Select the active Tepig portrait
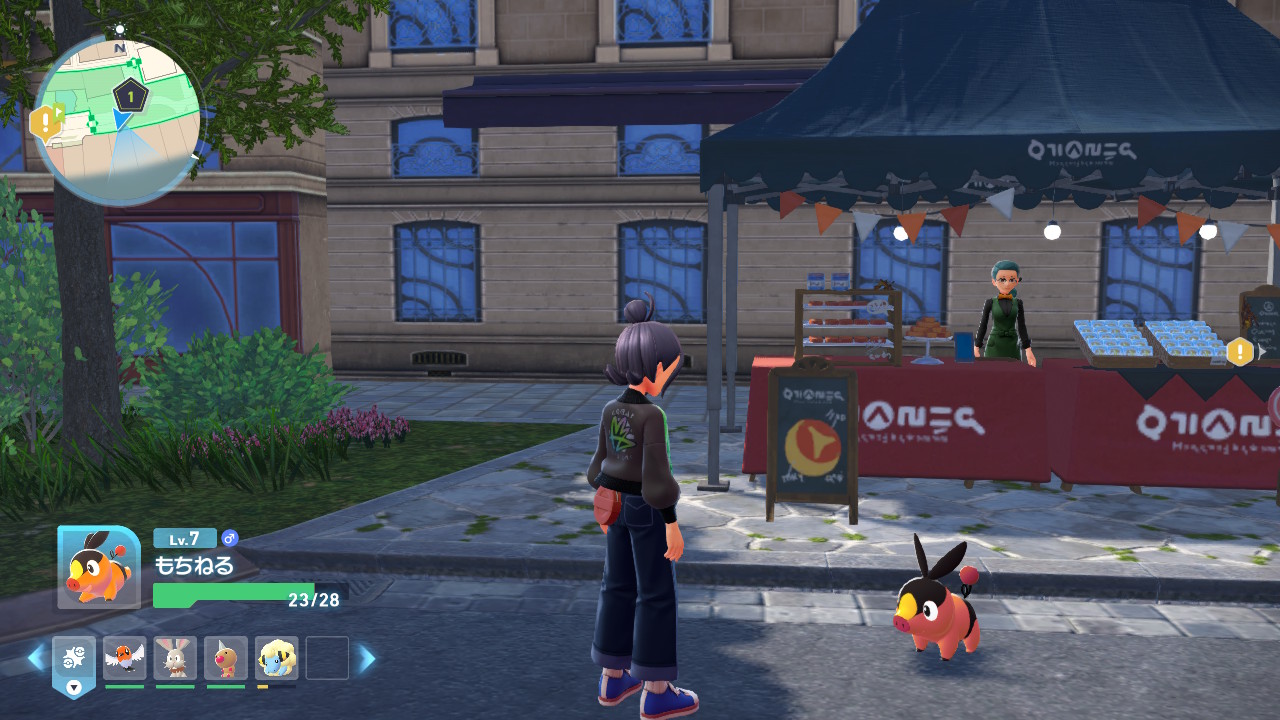The image size is (1280, 720). [x=98, y=567]
